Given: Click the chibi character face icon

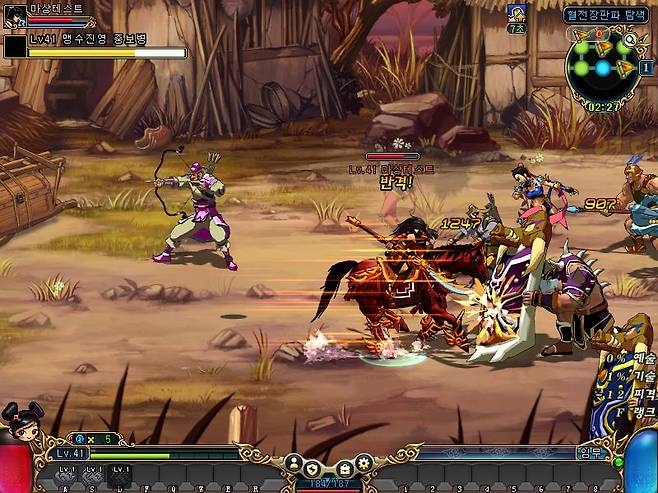Looking at the screenshot, I should click(x=20, y=420).
